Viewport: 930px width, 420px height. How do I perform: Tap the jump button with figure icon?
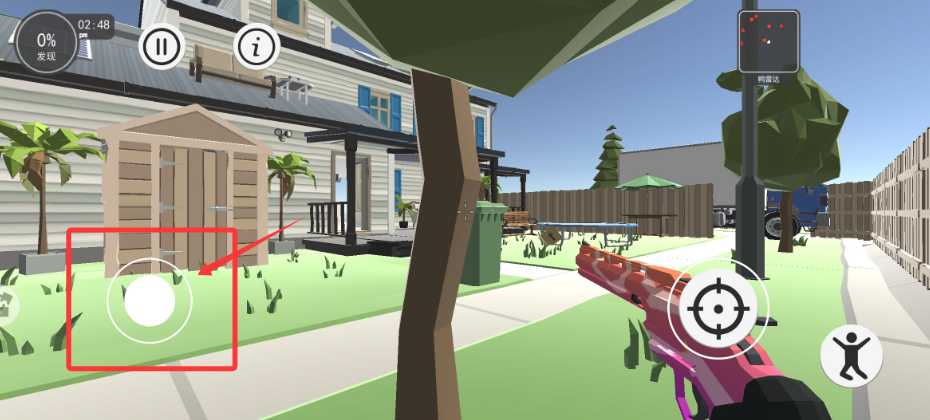pyautogui.click(x=850, y=356)
